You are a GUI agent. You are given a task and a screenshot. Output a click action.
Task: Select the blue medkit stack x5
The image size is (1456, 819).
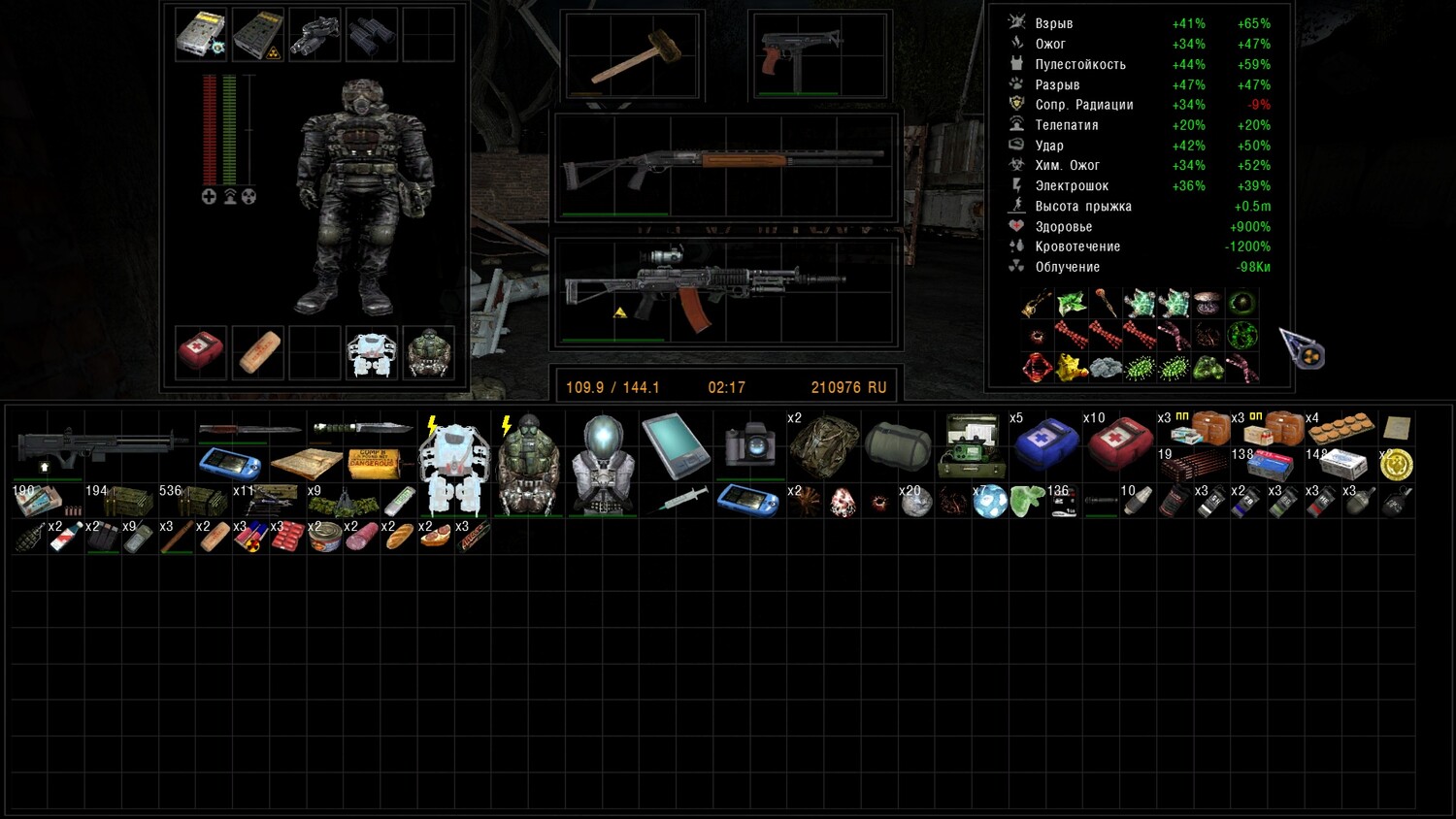(1045, 442)
